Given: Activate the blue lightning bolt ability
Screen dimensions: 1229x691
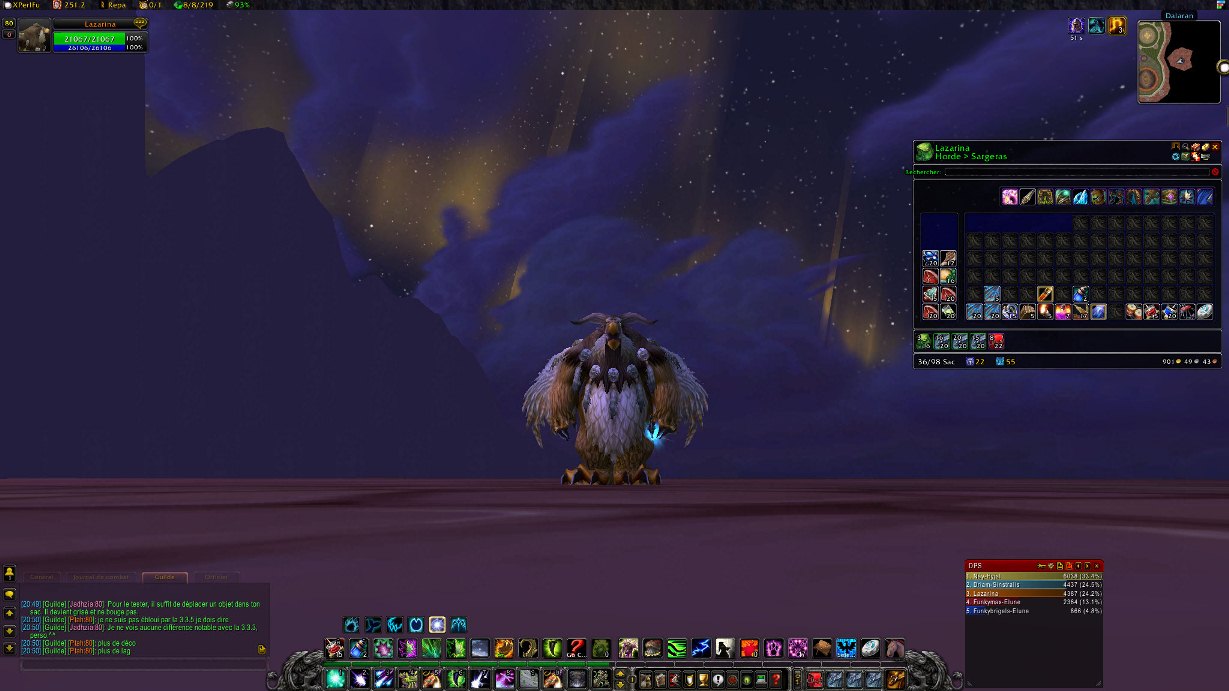Looking at the screenshot, I should click(700, 648).
